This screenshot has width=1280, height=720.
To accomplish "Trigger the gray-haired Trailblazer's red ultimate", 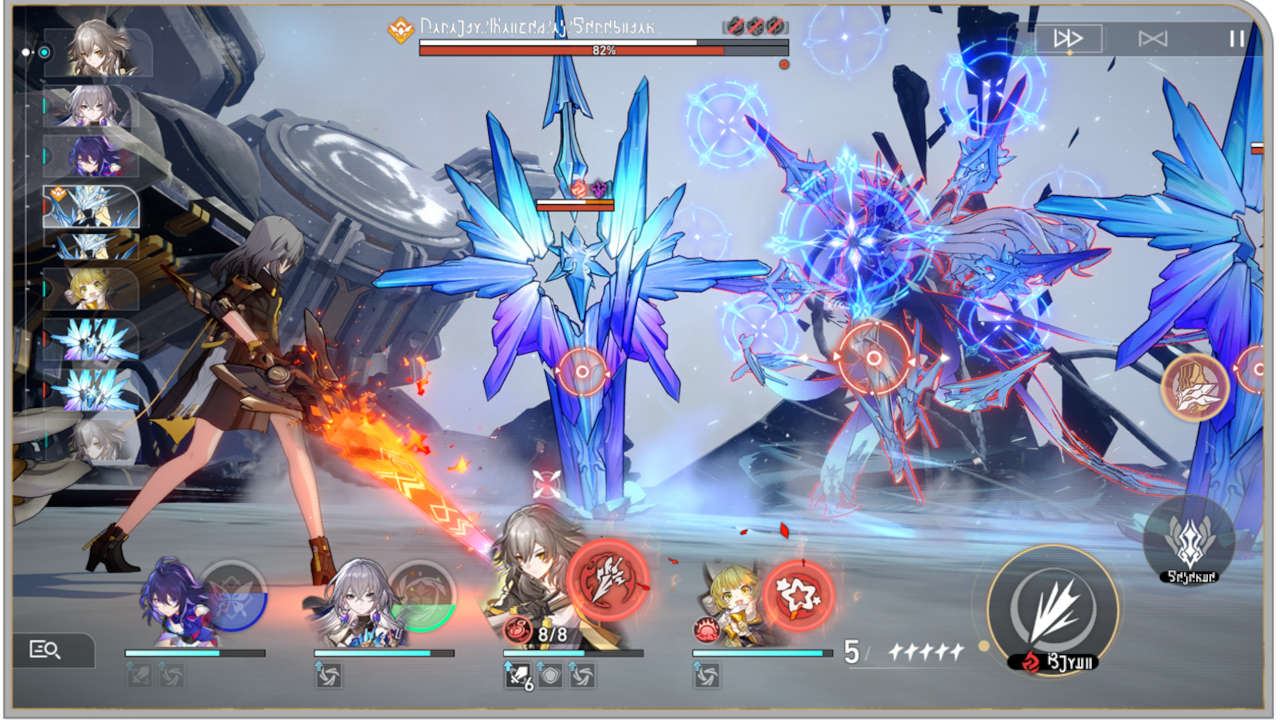I will pyautogui.click(x=608, y=581).
